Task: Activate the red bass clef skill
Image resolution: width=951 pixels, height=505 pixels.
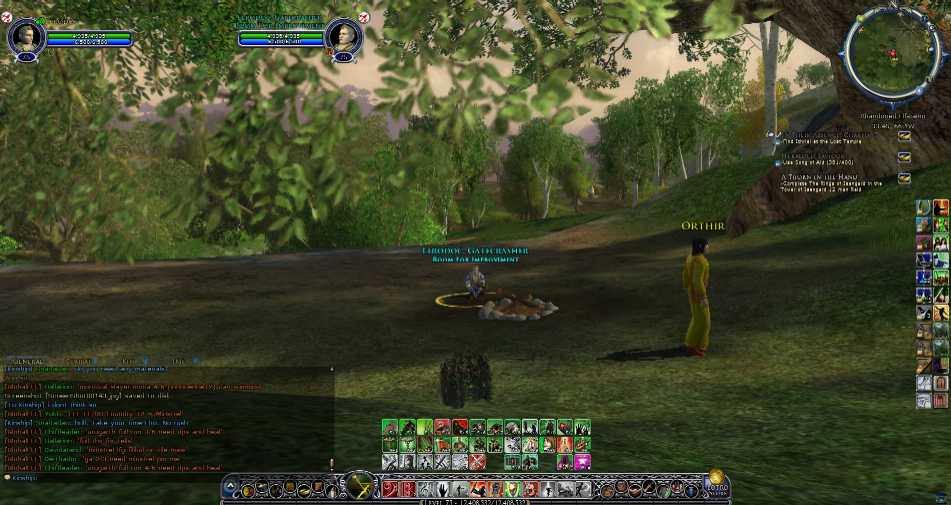Action: tap(389, 489)
